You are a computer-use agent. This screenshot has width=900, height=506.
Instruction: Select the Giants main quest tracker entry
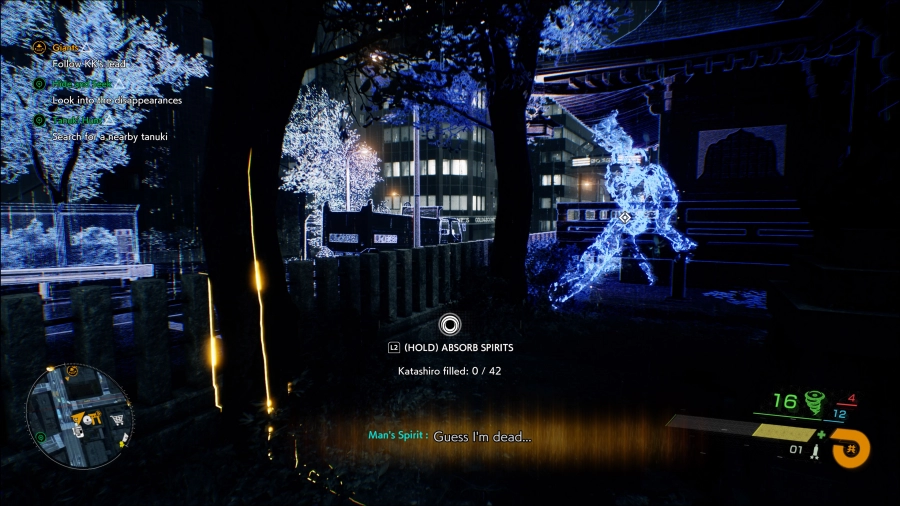pyautogui.click(x=68, y=47)
